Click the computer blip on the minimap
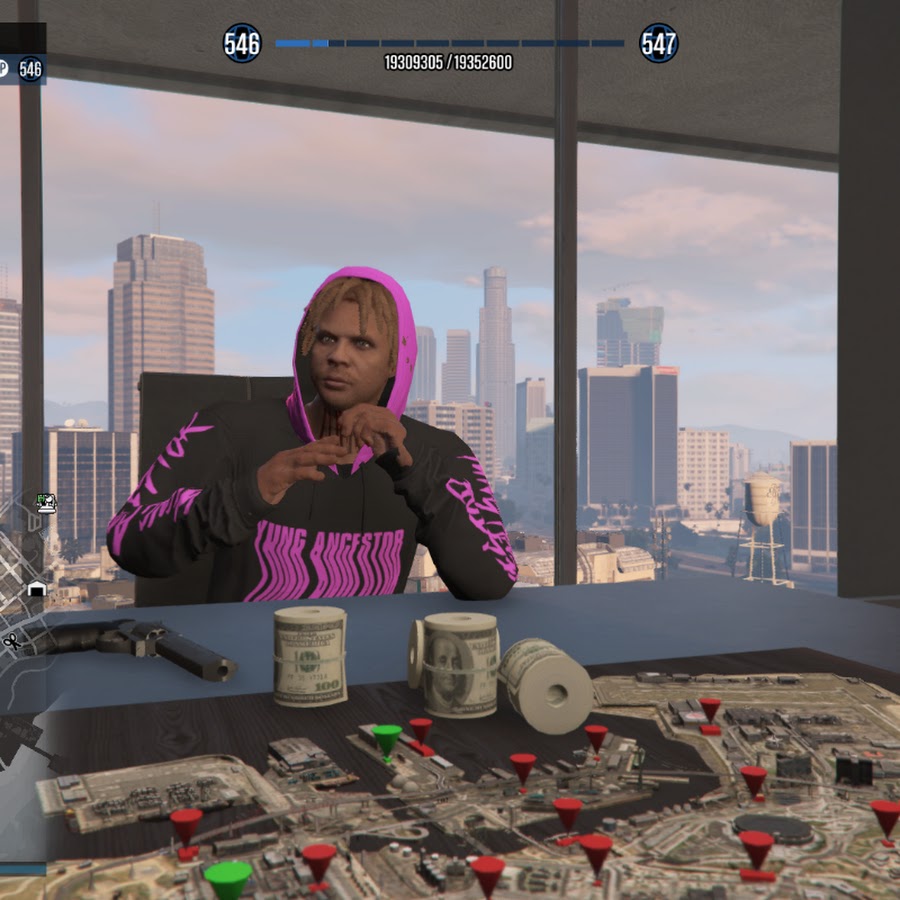This screenshot has height=900, width=900. [x=46, y=502]
